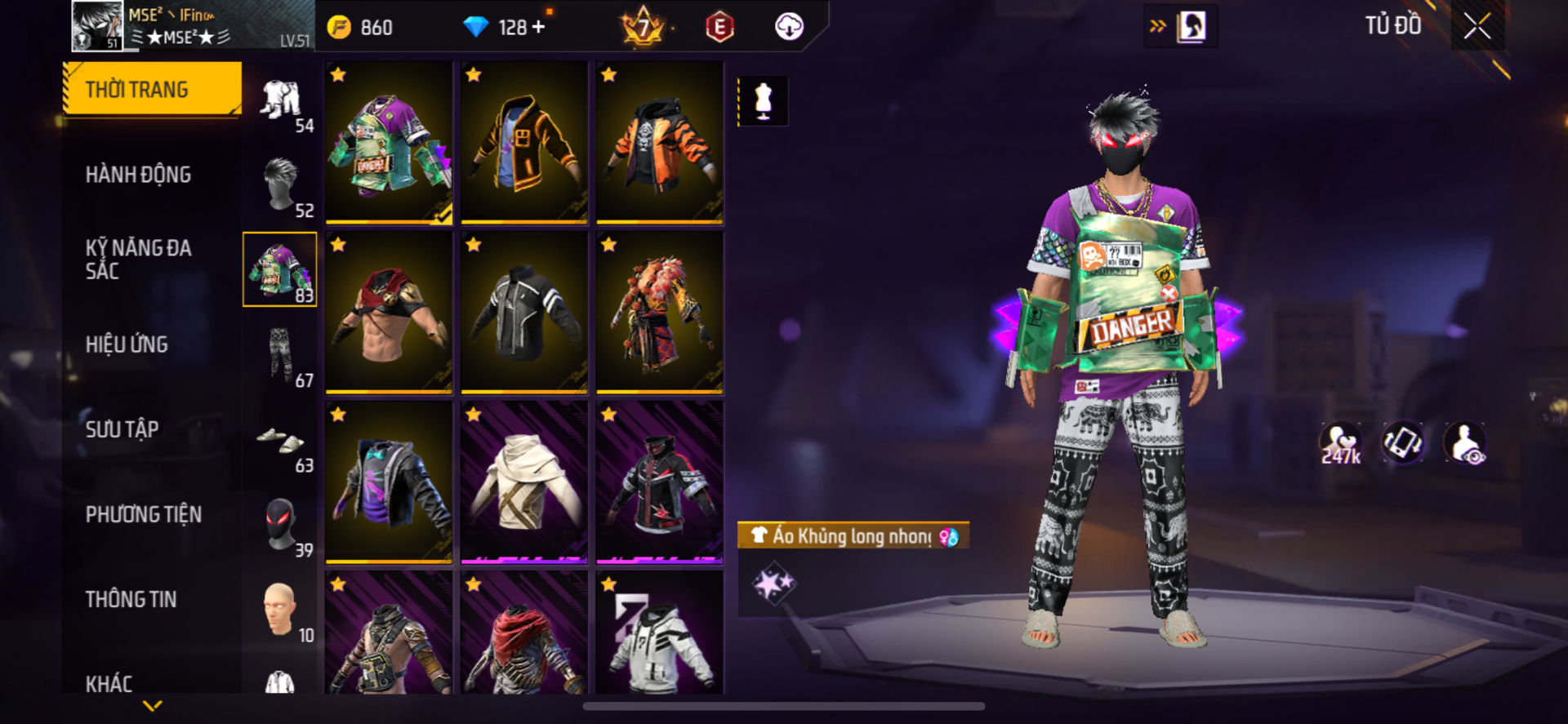Go to the SƯU TẬP tab
This screenshot has height=724, width=1568.
[122, 429]
